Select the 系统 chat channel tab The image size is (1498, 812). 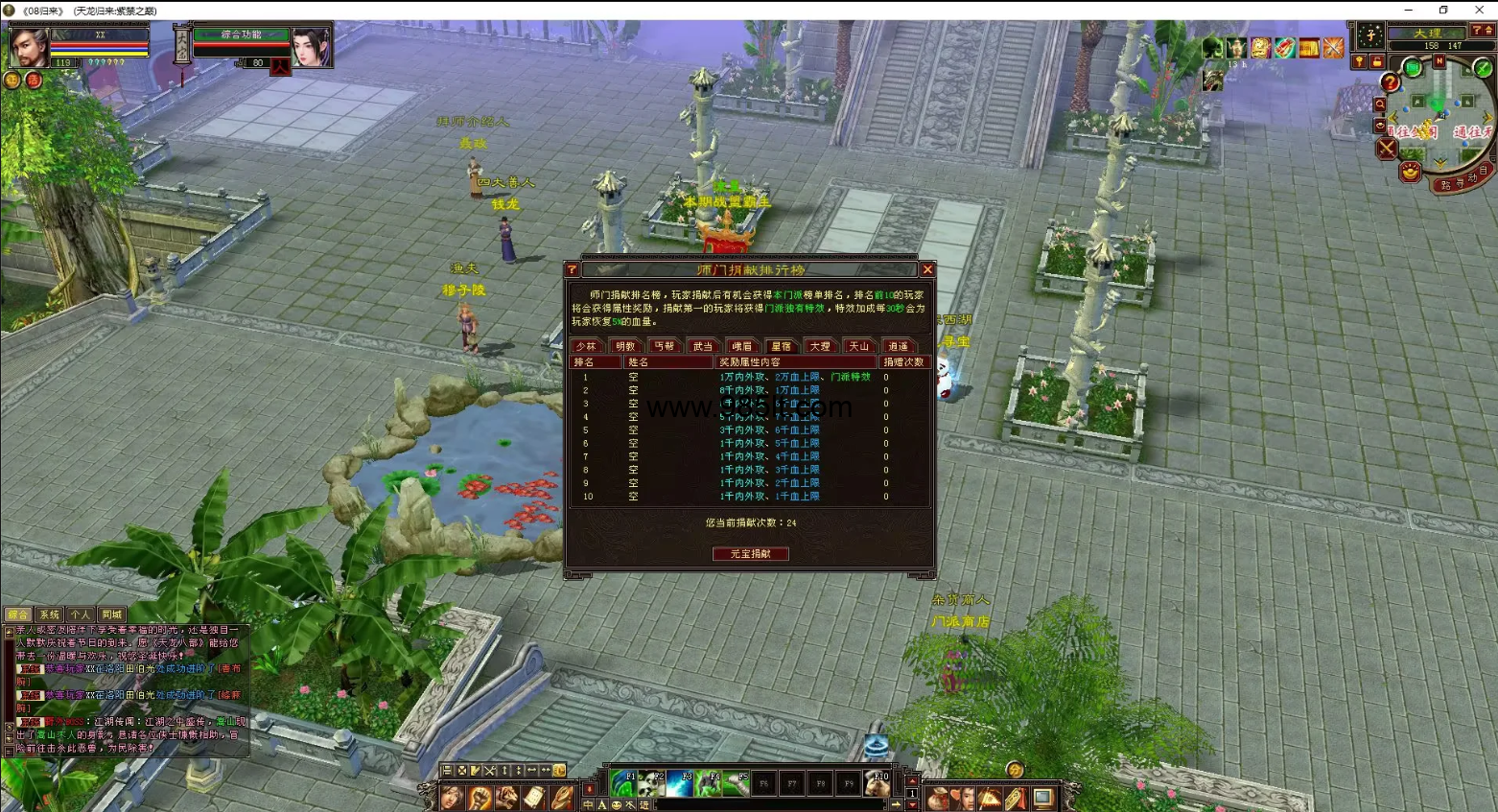49,615
